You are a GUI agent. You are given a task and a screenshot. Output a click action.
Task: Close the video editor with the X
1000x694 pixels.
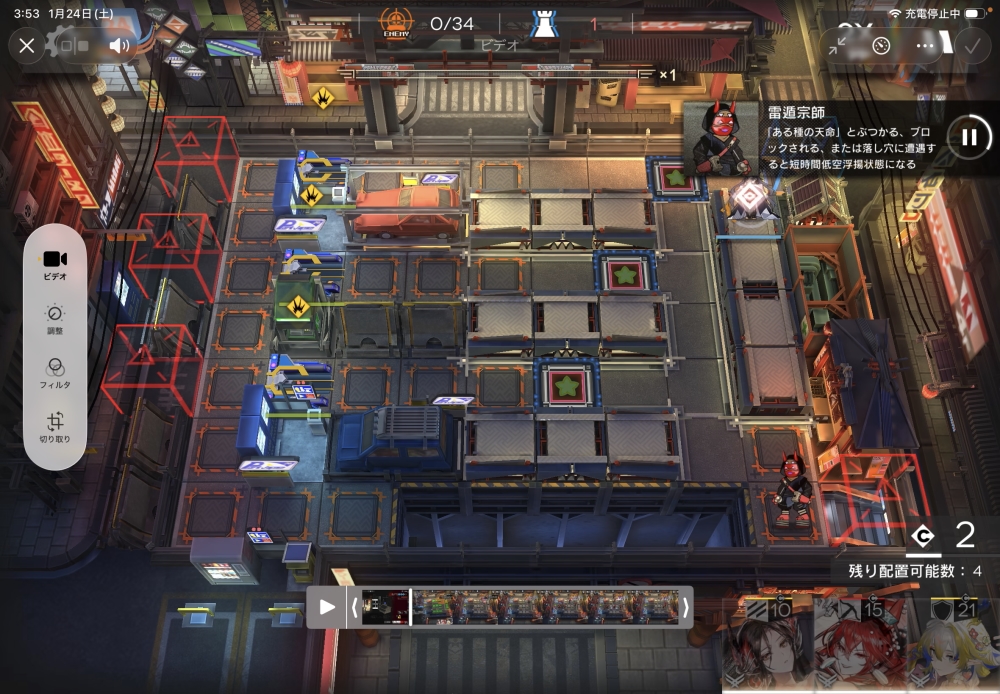(x=27, y=45)
